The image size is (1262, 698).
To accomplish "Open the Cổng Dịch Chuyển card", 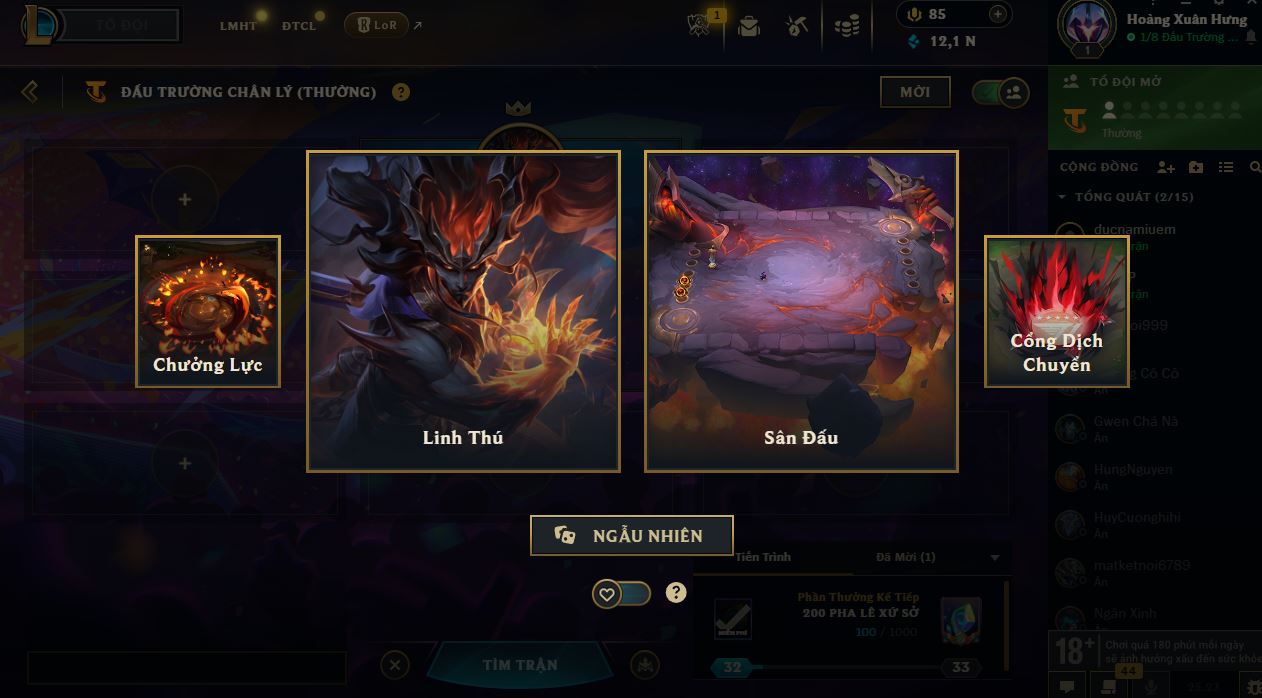I will [1056, 311].
